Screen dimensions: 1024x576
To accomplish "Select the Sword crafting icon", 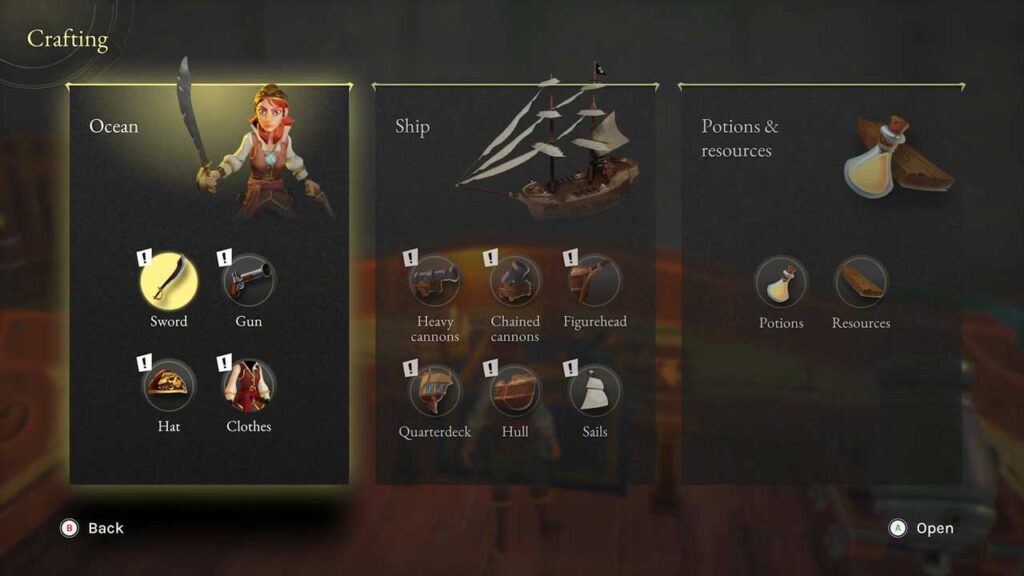I will coord(169,281).
